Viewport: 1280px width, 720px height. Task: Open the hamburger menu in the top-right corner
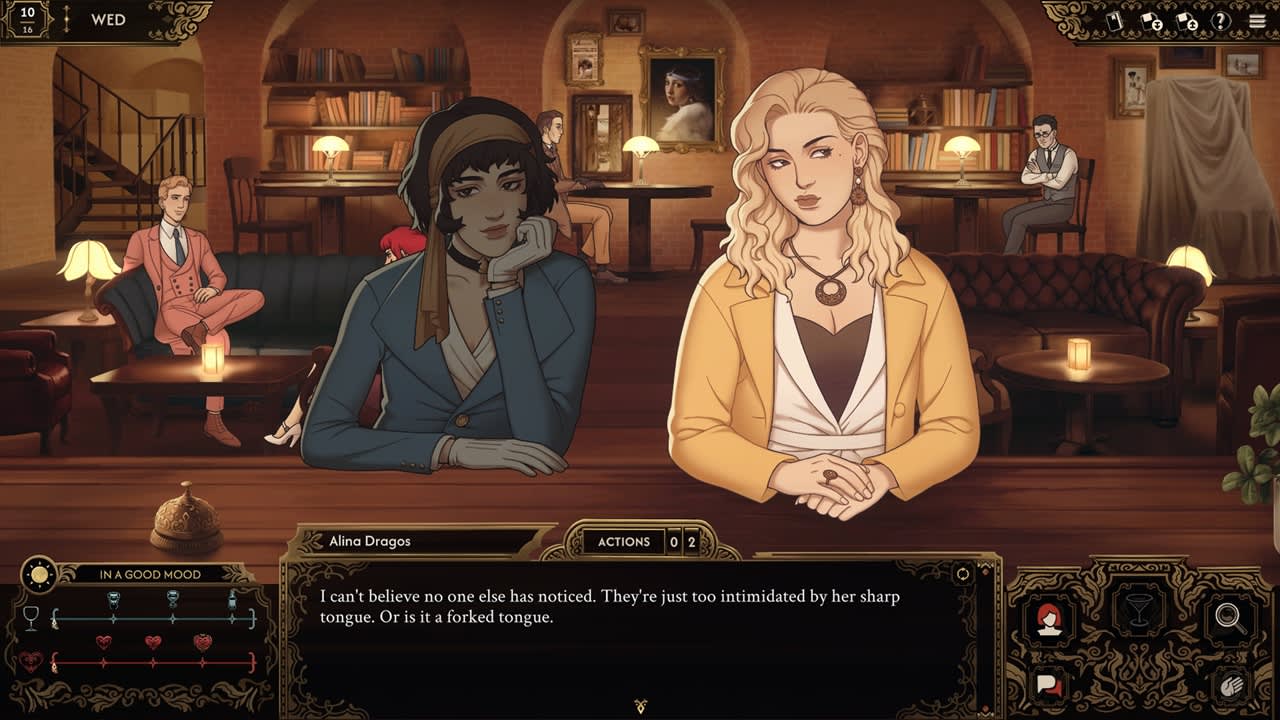[x=1257, y=19]
